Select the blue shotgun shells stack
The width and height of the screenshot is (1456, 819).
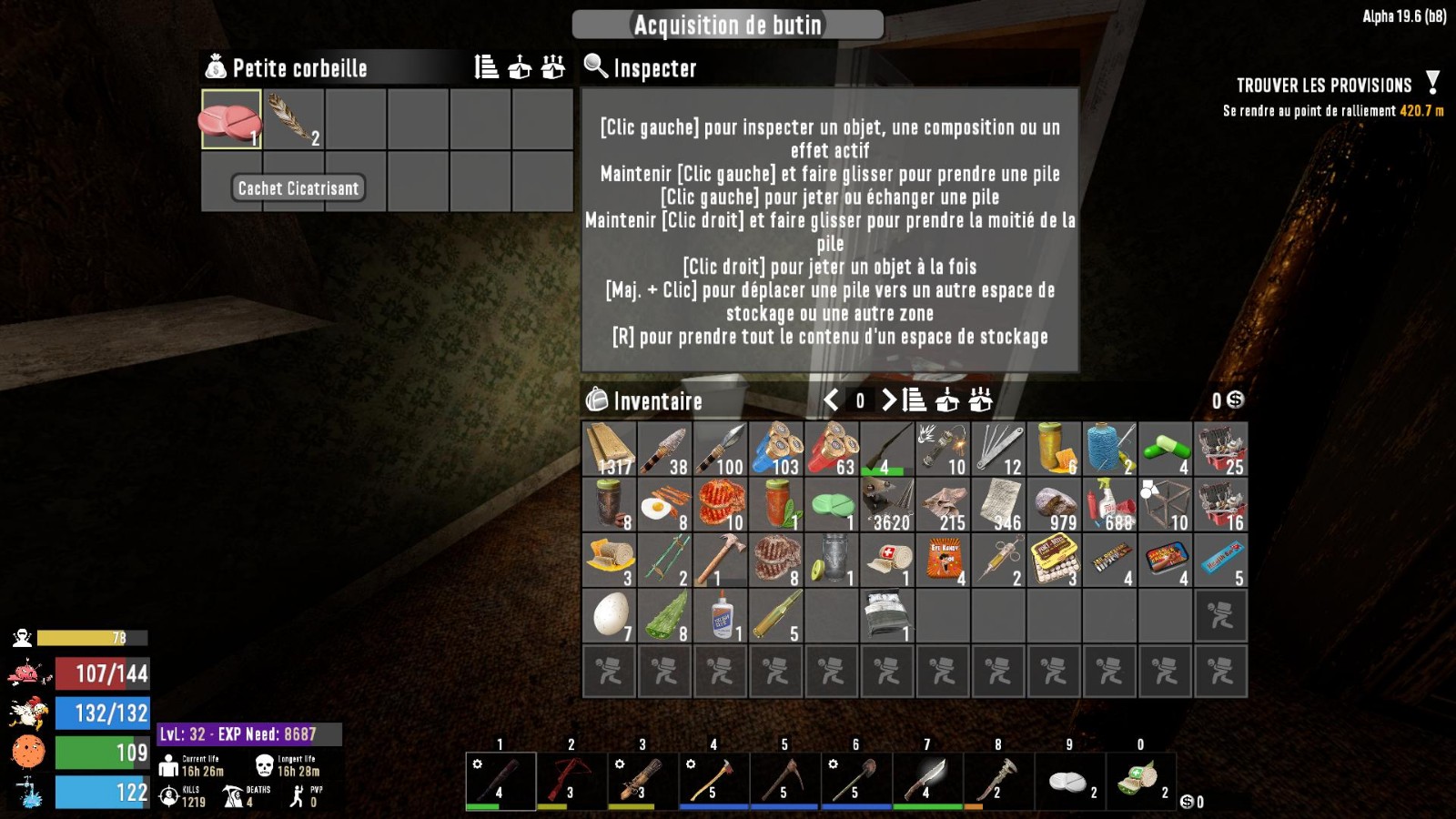tap(775, 449)
